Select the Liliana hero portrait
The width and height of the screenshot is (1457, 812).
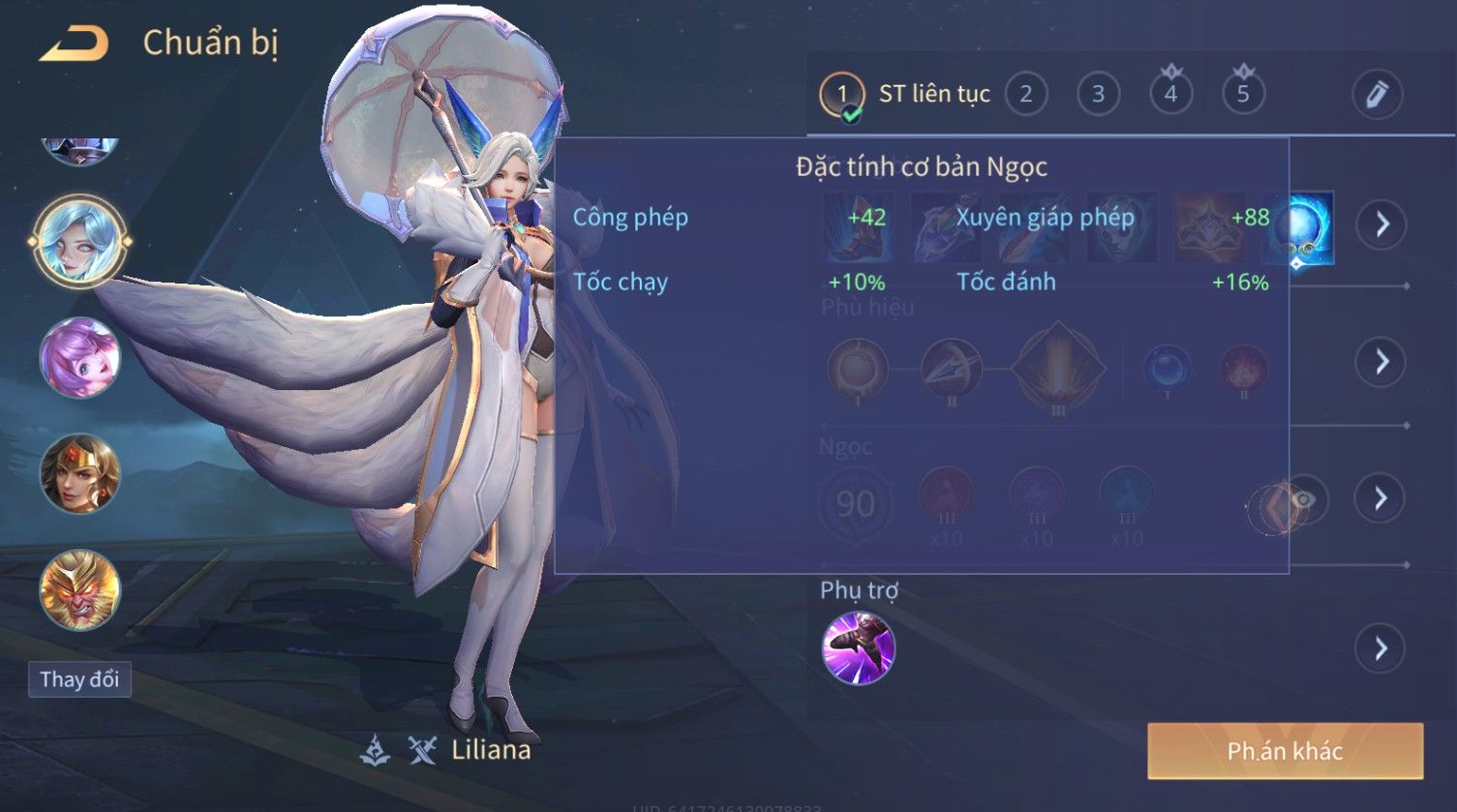point(79,241)
